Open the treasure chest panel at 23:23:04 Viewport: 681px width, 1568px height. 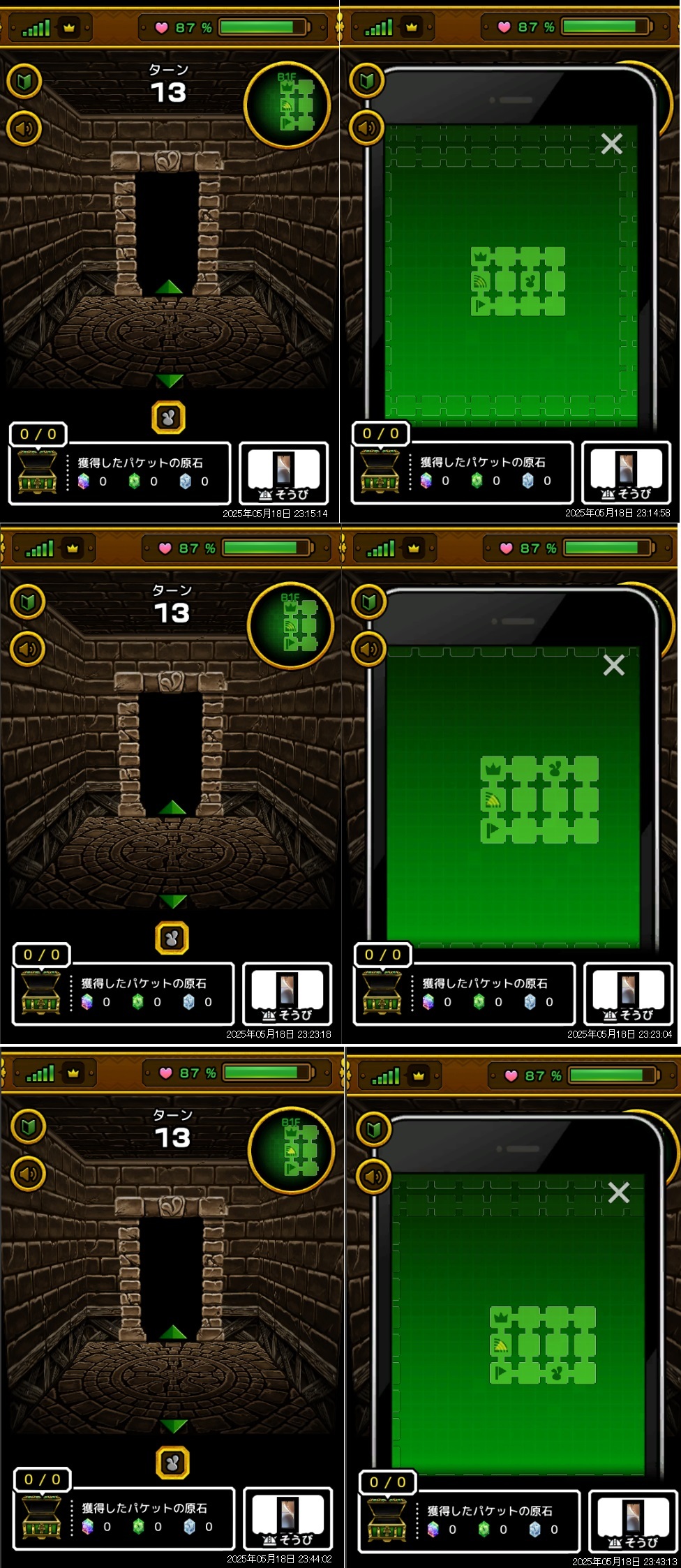[382, 993]
